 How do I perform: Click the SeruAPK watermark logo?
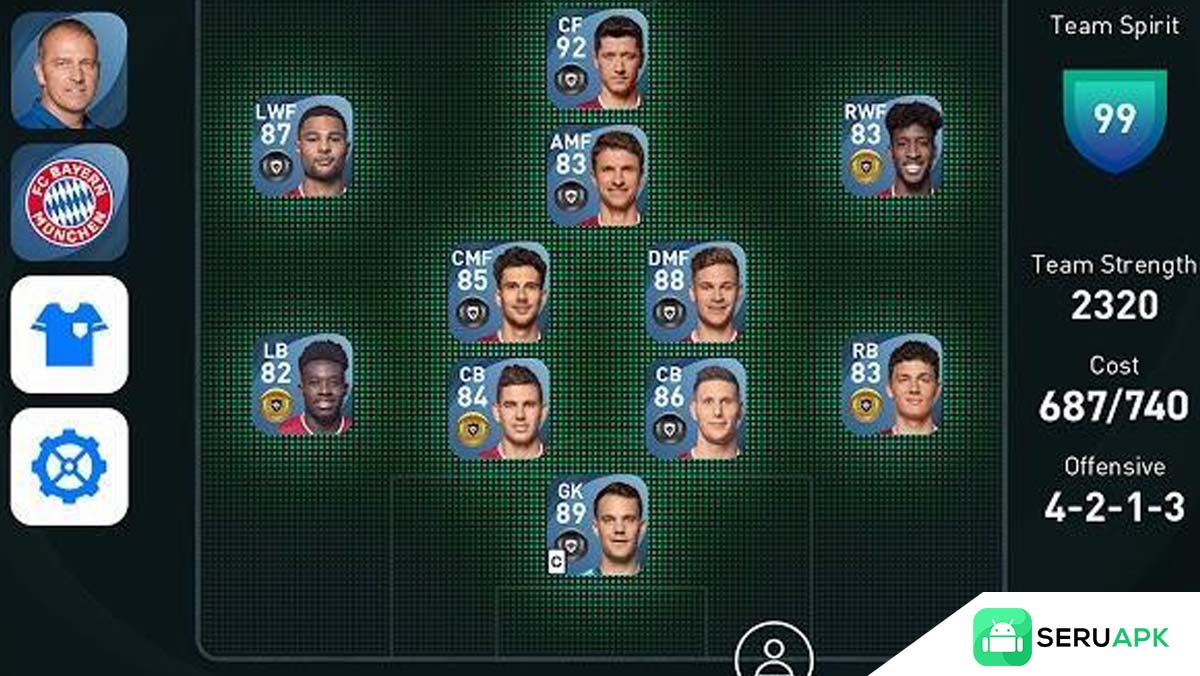(x=1071, y=637)
